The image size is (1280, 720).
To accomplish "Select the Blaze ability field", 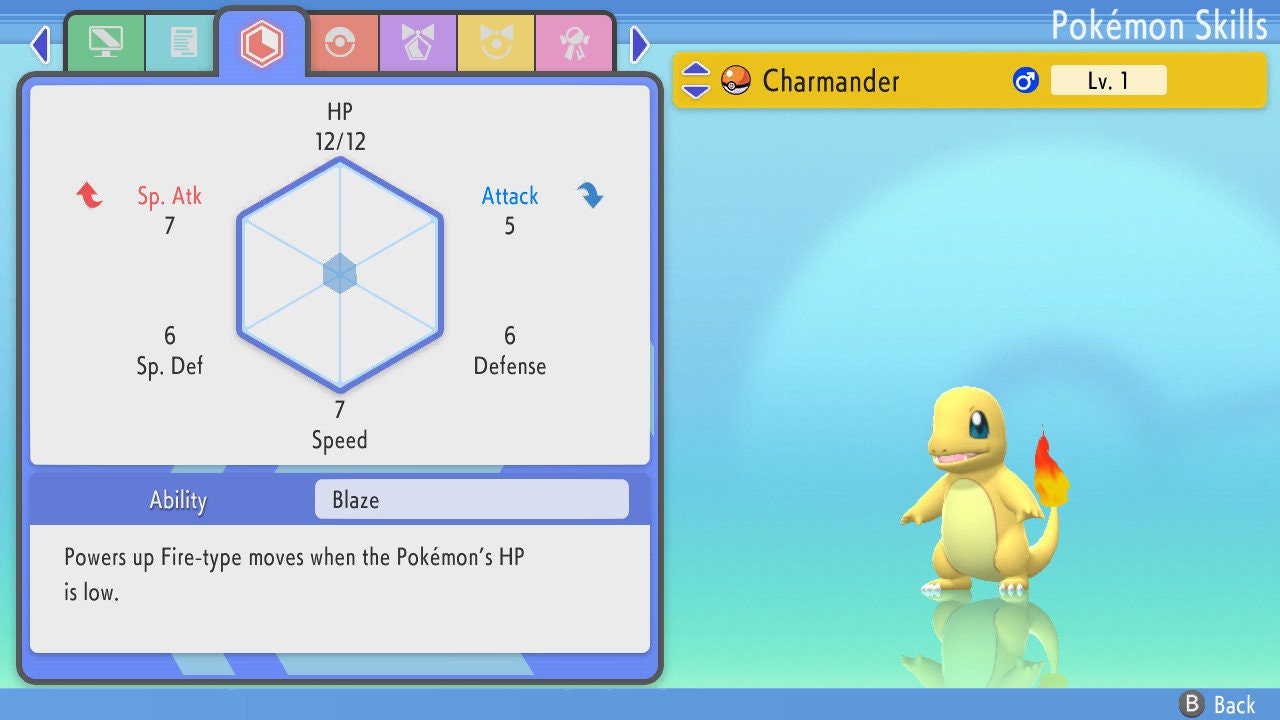I will coord(471,500).
